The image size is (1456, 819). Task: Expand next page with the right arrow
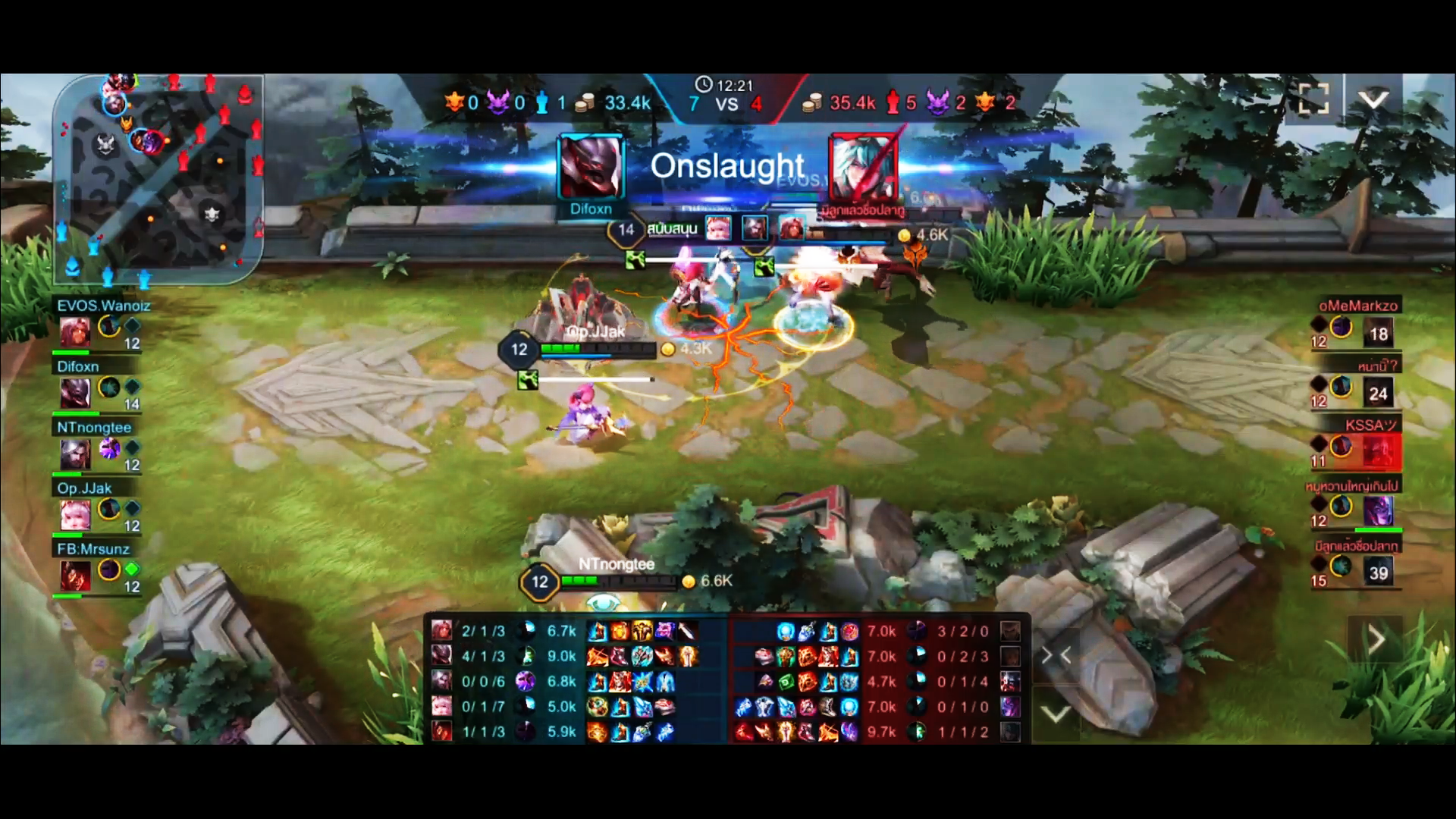pos(1378,639)
